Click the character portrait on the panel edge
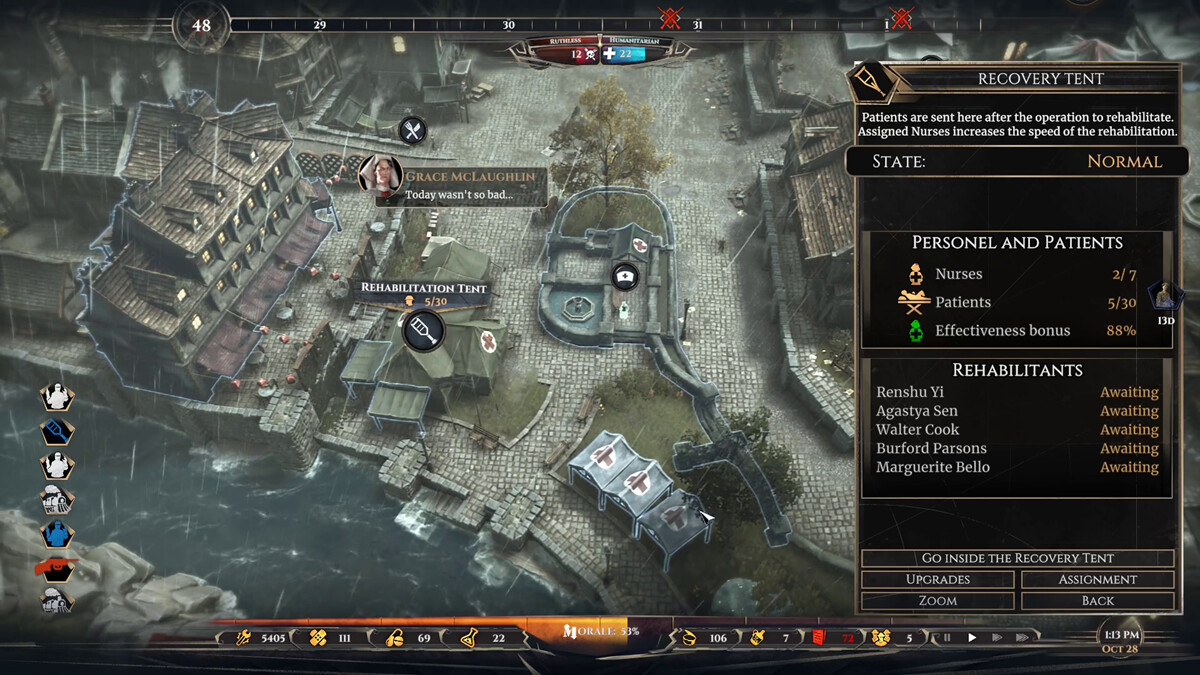Viewport: 1200px width, 675px height. 1164,296
